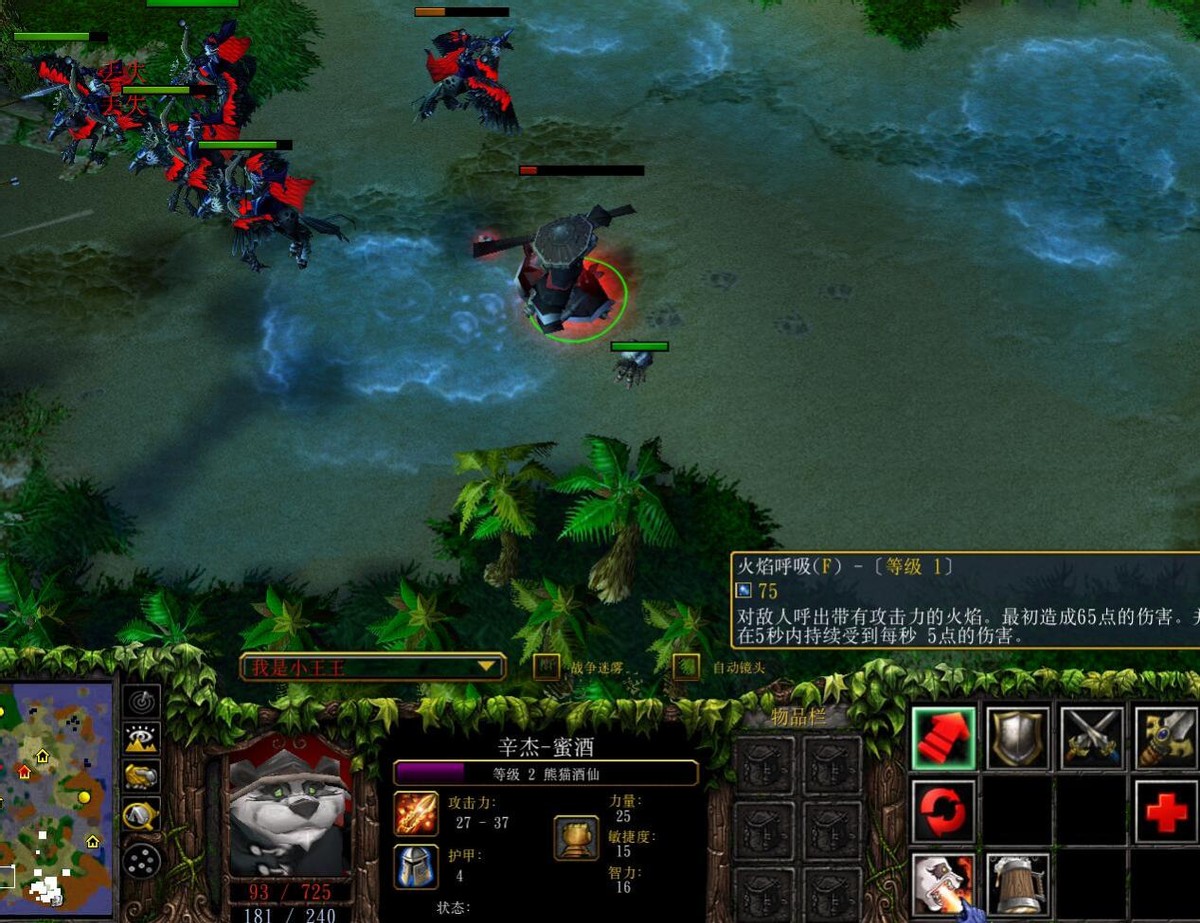Open the 我是小王王 player dropdown
This screenshot has height=923, width=1200.
[372, 667]
